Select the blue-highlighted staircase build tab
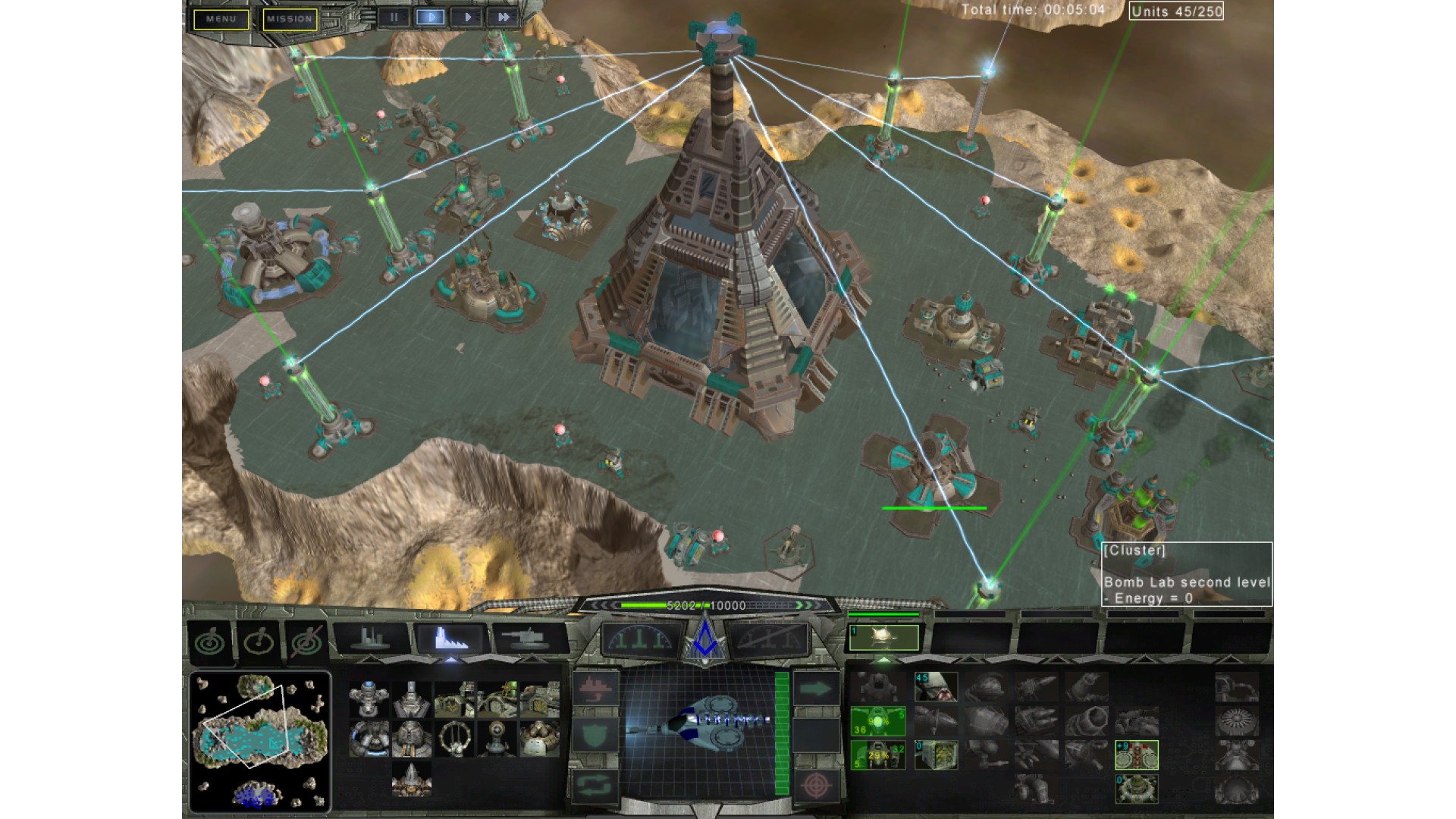Viewport: 1456px width, 819px height. [450, 639]
